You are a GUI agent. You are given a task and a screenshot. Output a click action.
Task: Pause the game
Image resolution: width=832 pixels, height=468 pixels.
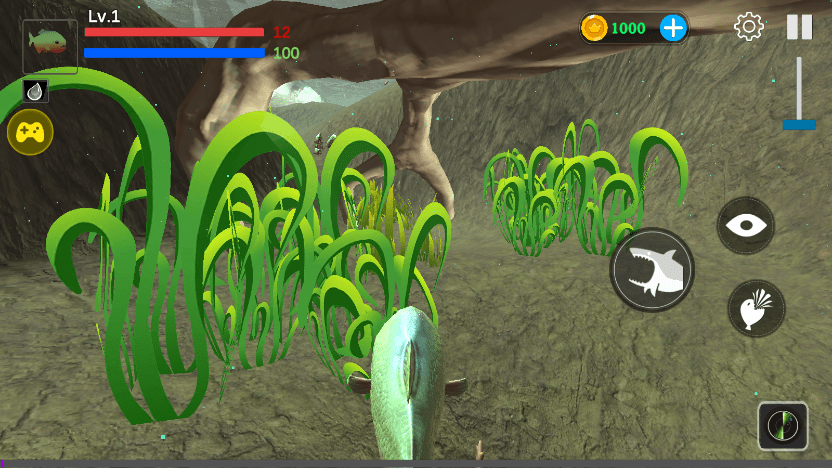799,27
